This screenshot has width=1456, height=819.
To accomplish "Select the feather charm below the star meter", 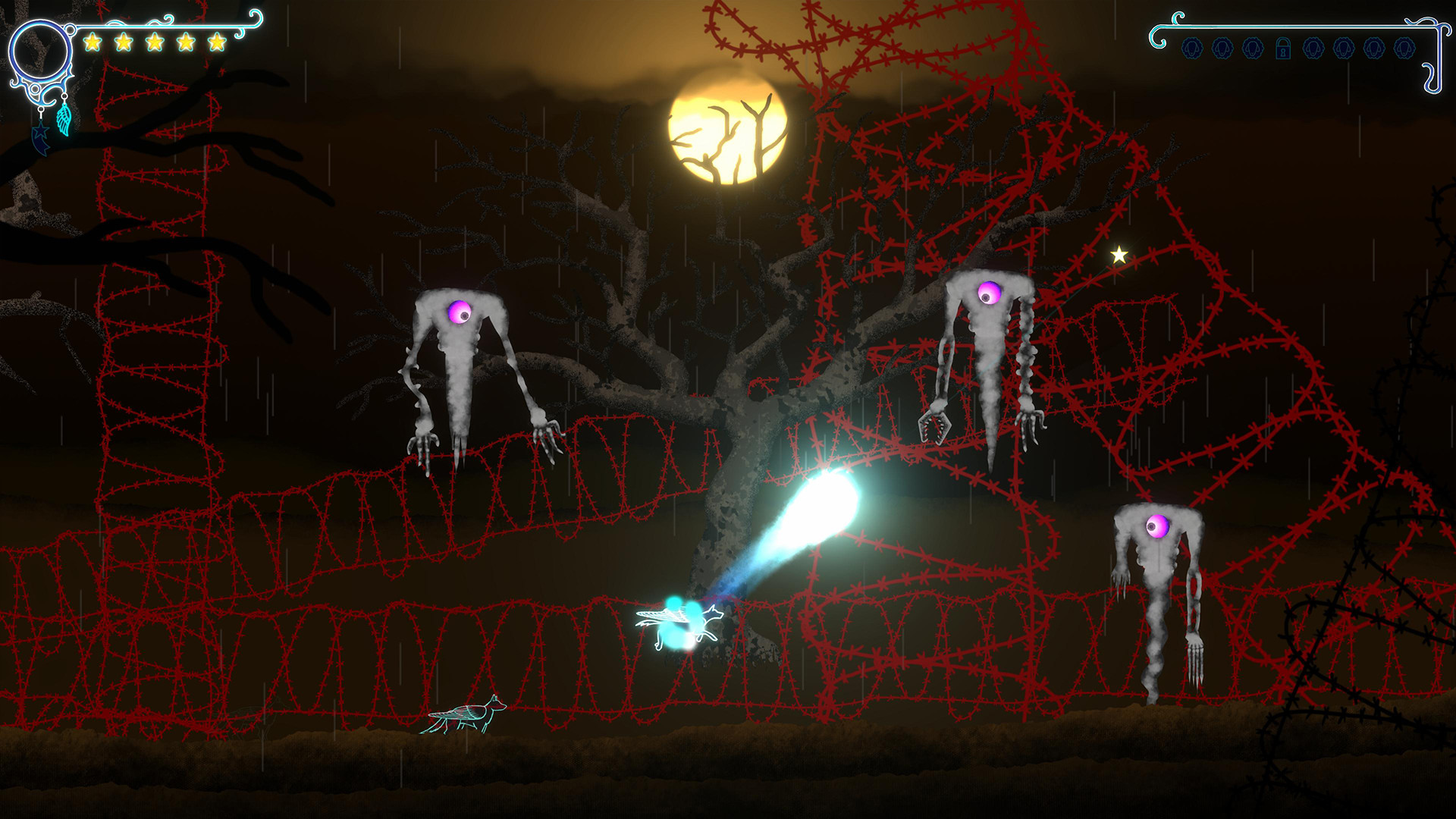I will point(64,121).
